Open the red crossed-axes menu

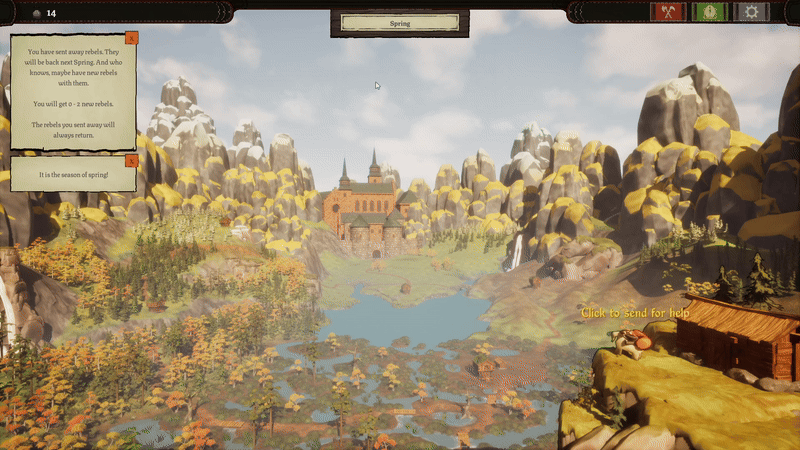tap(667, 12)
